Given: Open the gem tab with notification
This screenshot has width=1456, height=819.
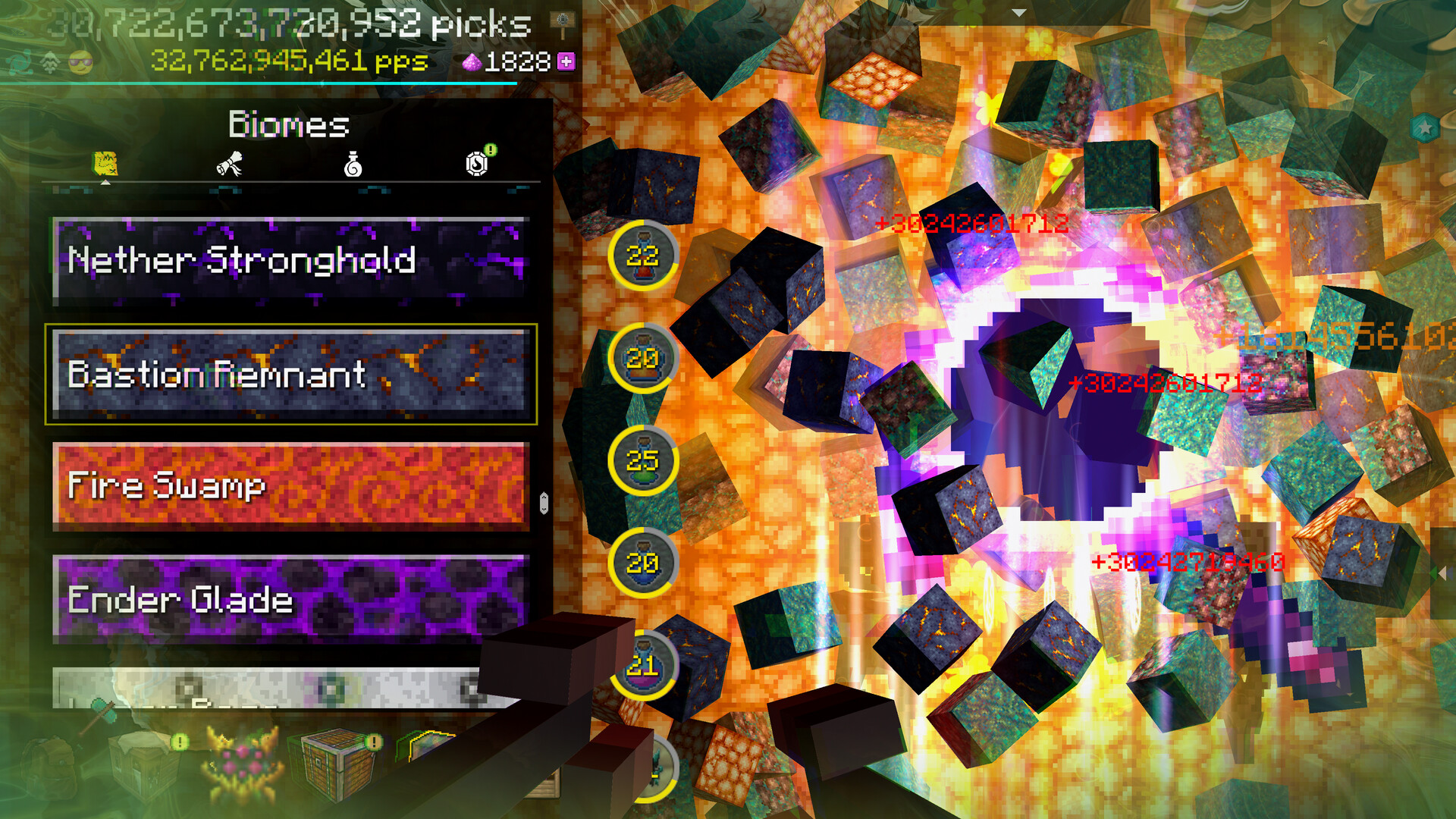Looking at the screenshot, I should [x=477, y=162].
